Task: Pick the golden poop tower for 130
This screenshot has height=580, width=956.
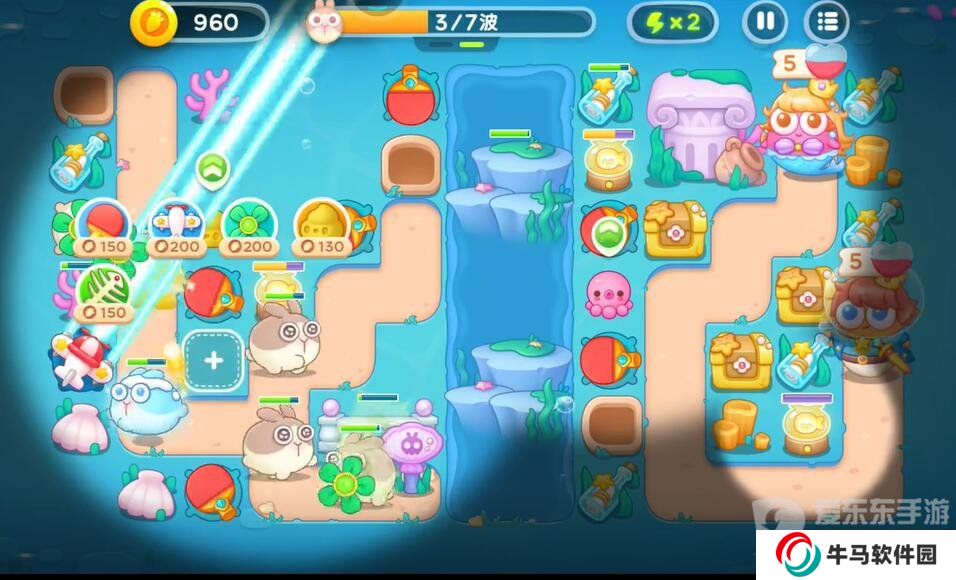Action: pos(321,225)
